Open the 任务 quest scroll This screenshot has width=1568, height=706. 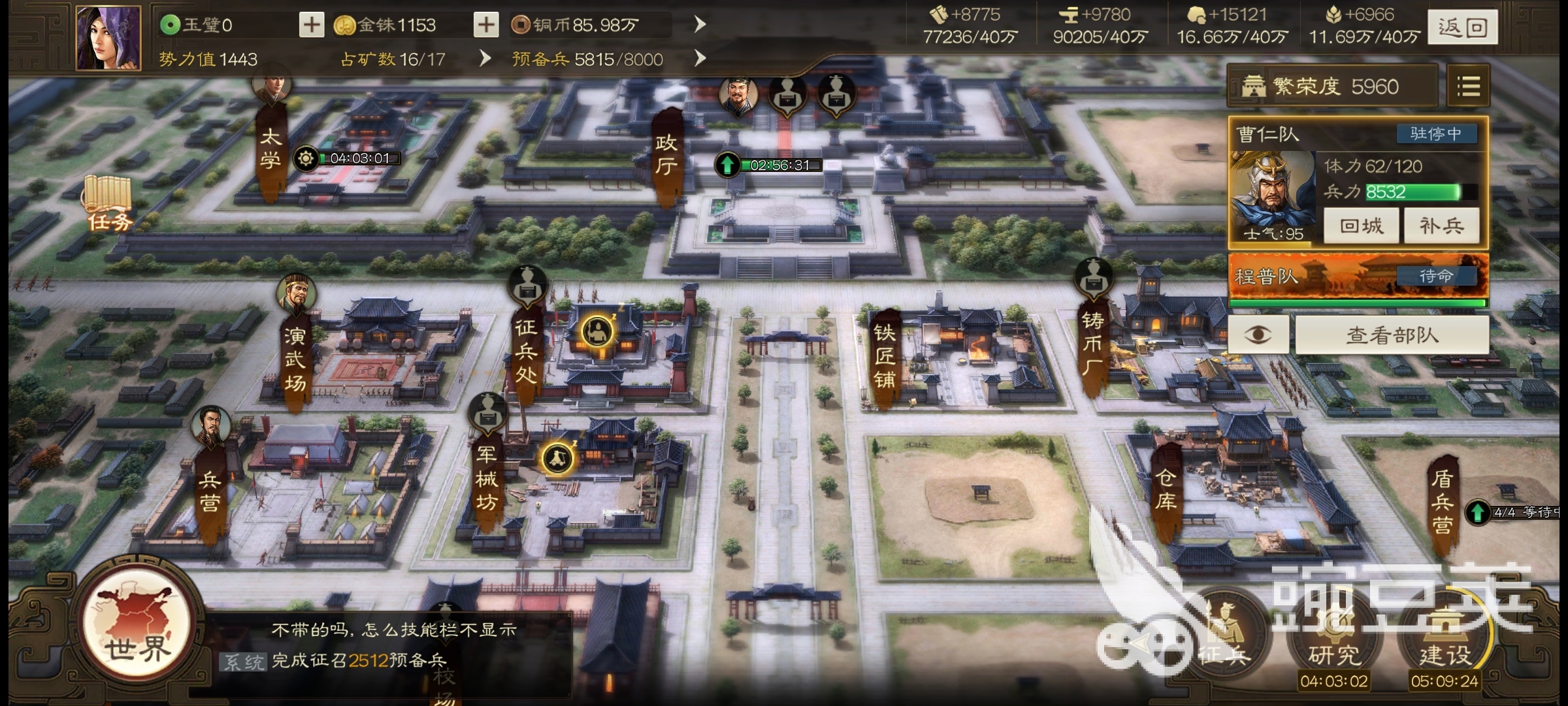tap(108, 204)
